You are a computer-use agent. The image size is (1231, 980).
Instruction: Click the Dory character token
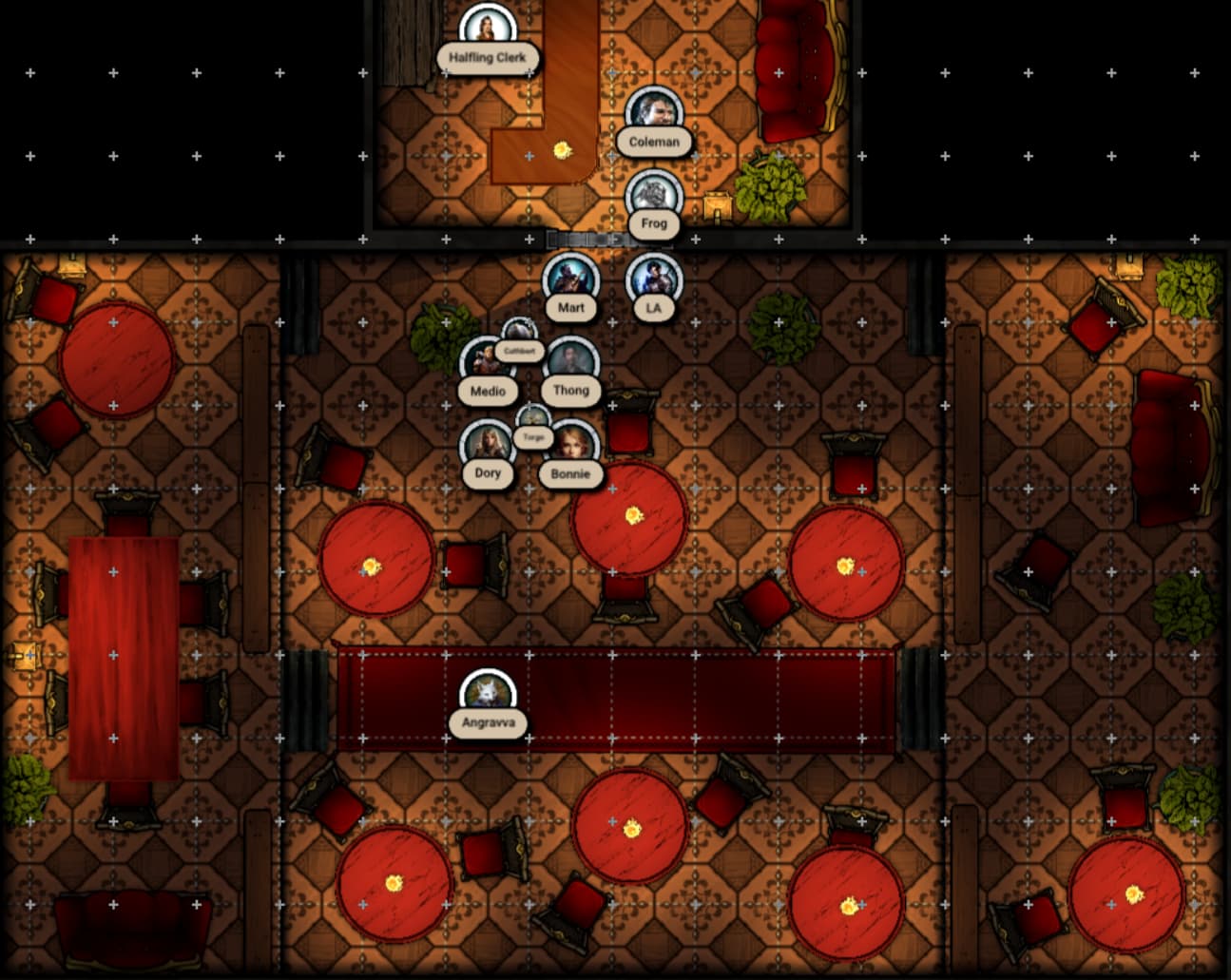[x=488, y=445]
